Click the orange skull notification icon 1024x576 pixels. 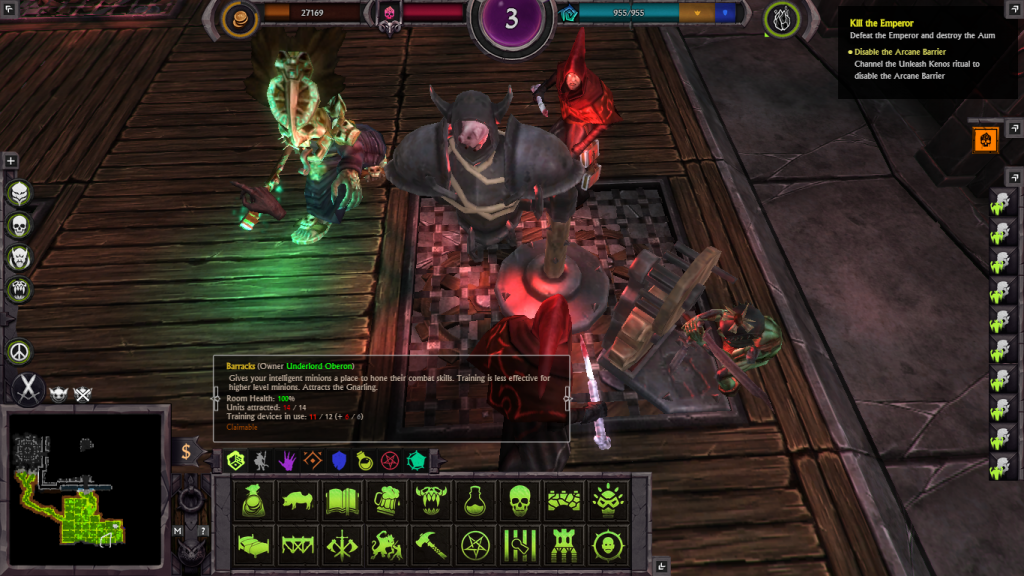985,140
